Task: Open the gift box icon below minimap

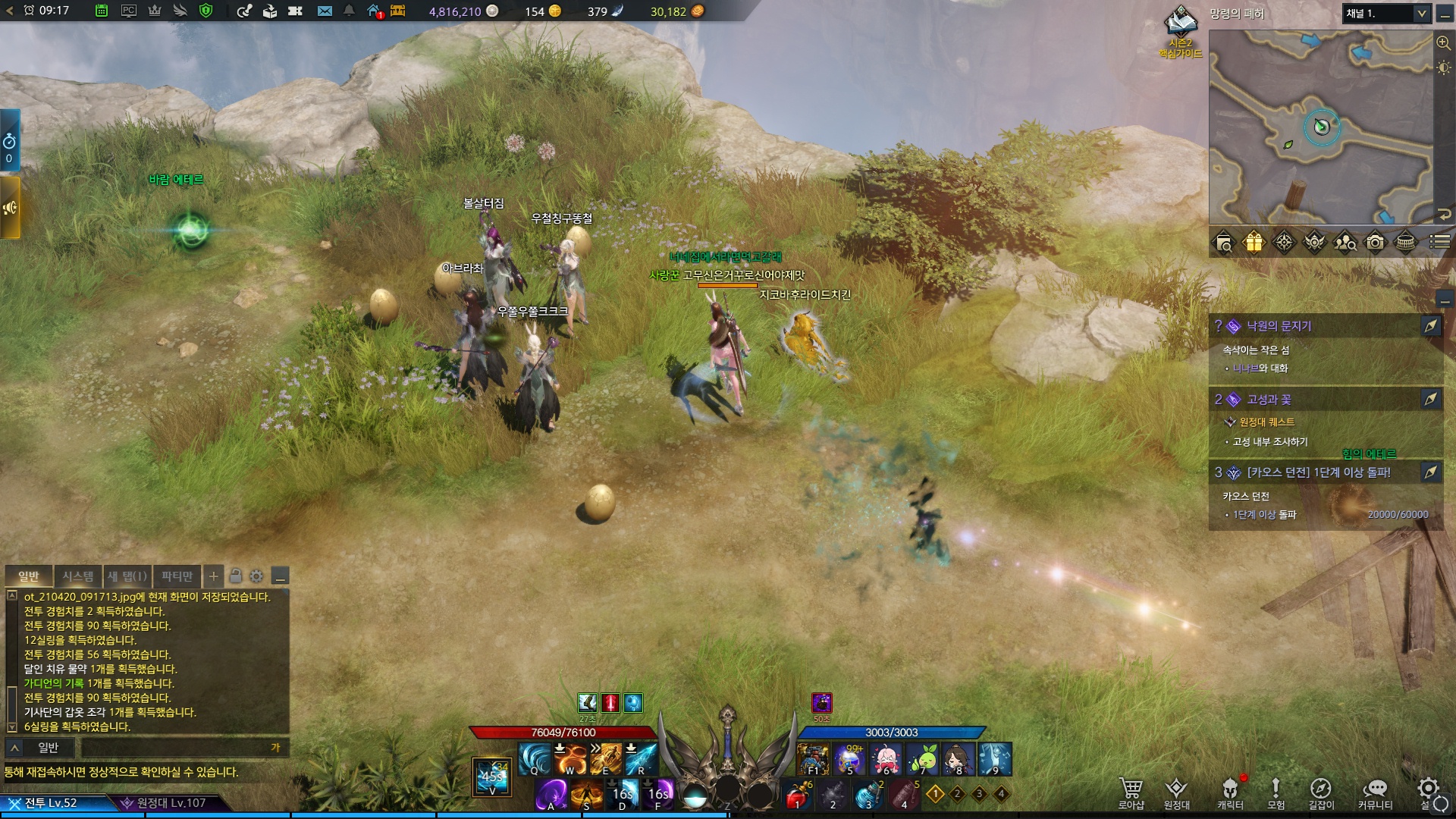Action: point(1254,243)
